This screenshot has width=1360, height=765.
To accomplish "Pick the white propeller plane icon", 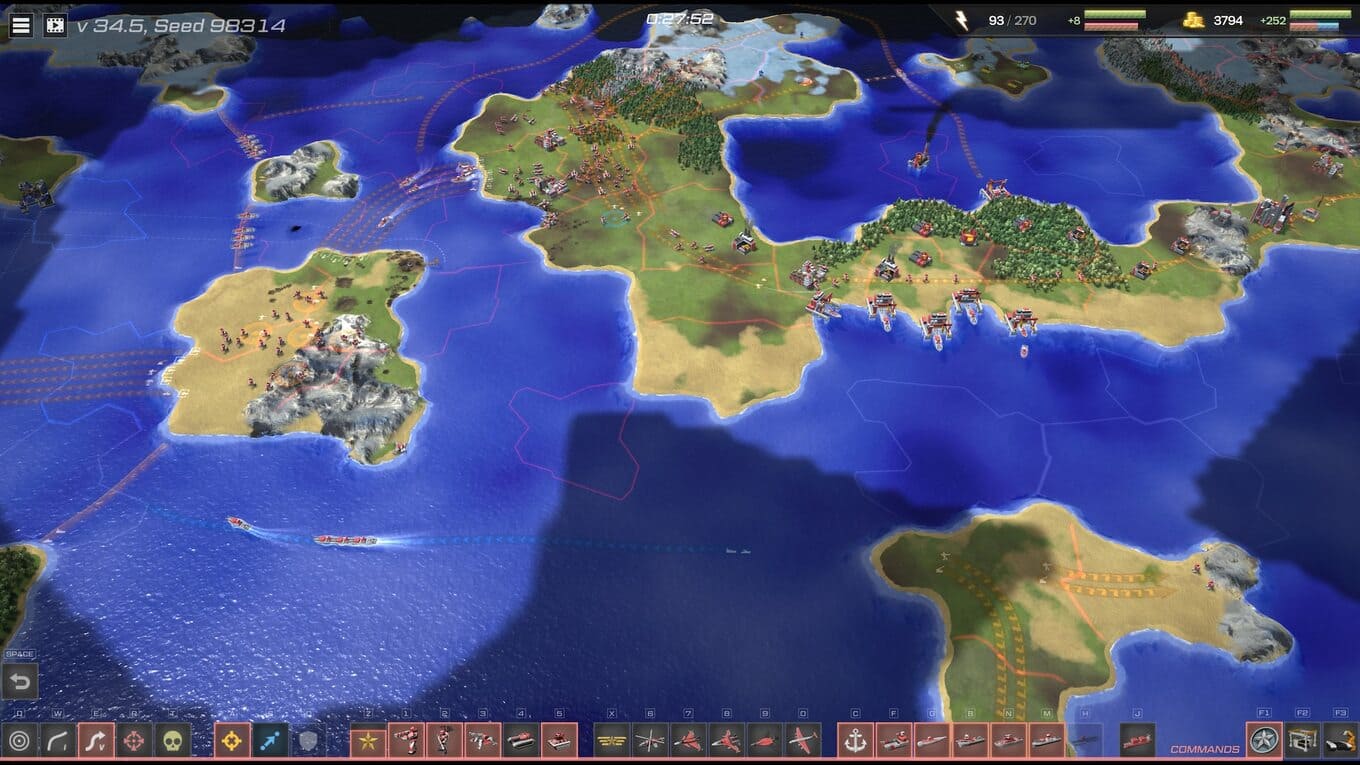I will pyautogui.click(x=803, y=741).
